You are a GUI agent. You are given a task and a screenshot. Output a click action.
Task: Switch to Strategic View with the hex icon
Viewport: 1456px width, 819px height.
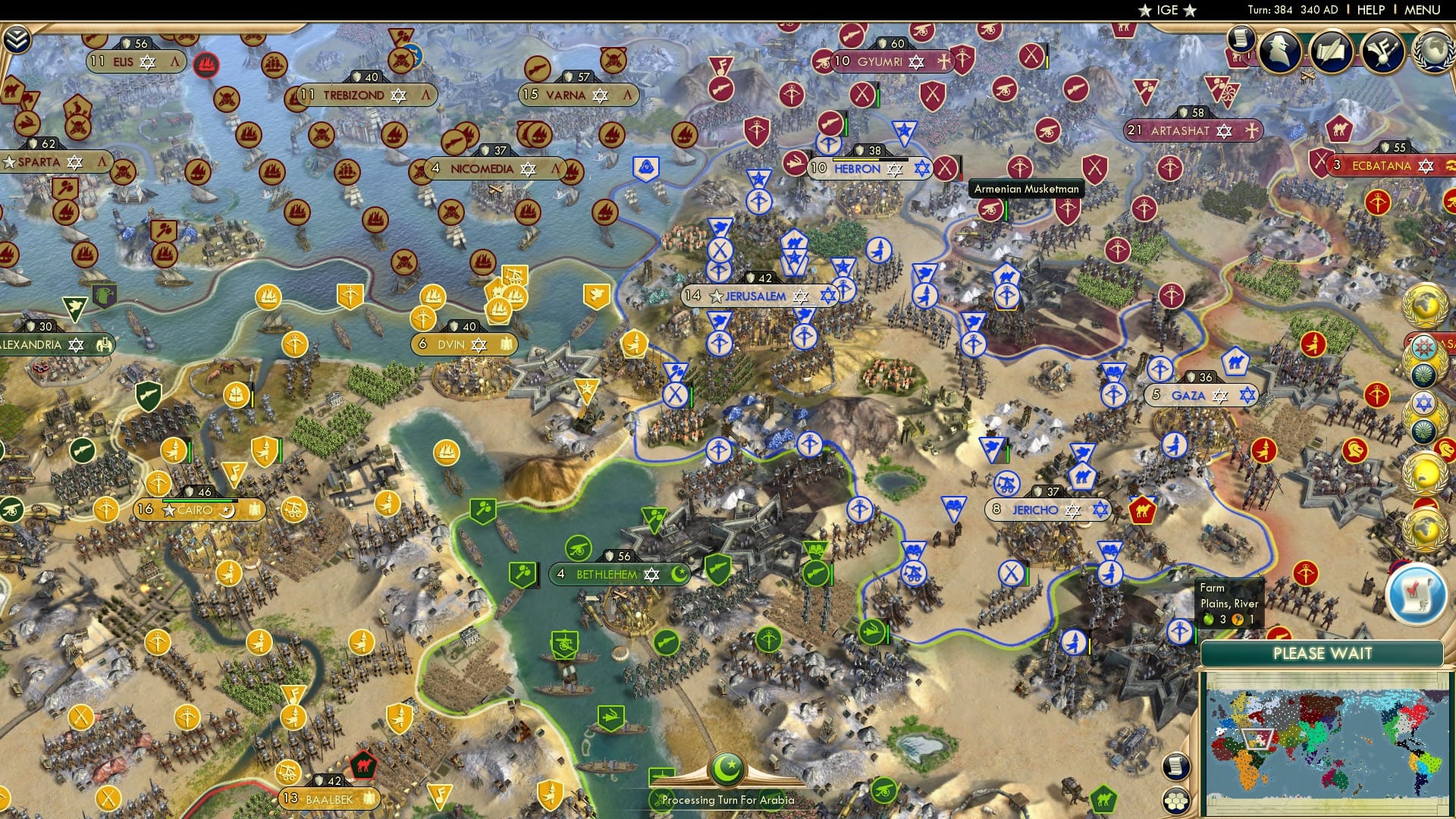(1176, 802)
